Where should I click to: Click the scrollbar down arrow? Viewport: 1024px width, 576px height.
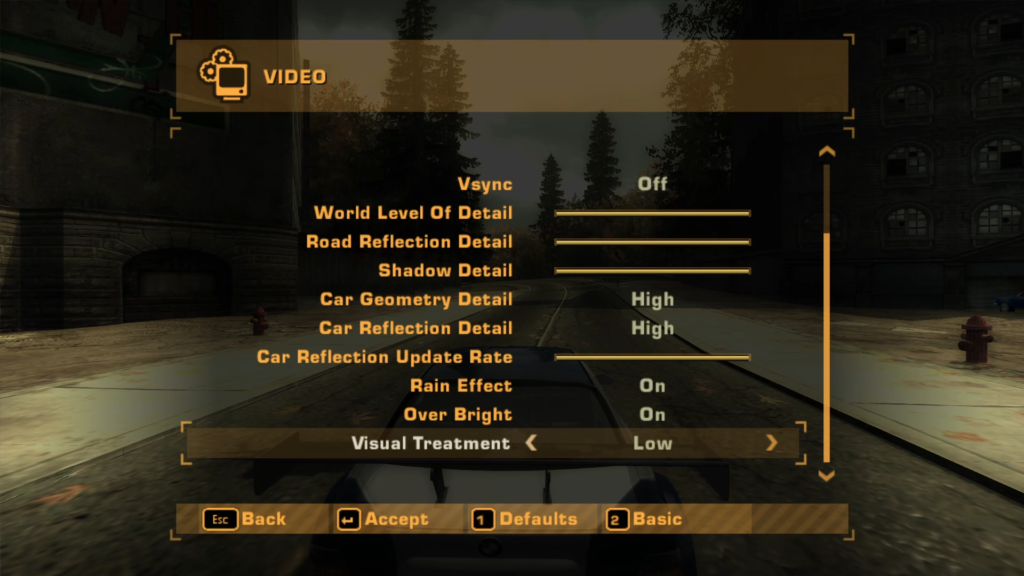pyautogui.click(x=826, y=476)
